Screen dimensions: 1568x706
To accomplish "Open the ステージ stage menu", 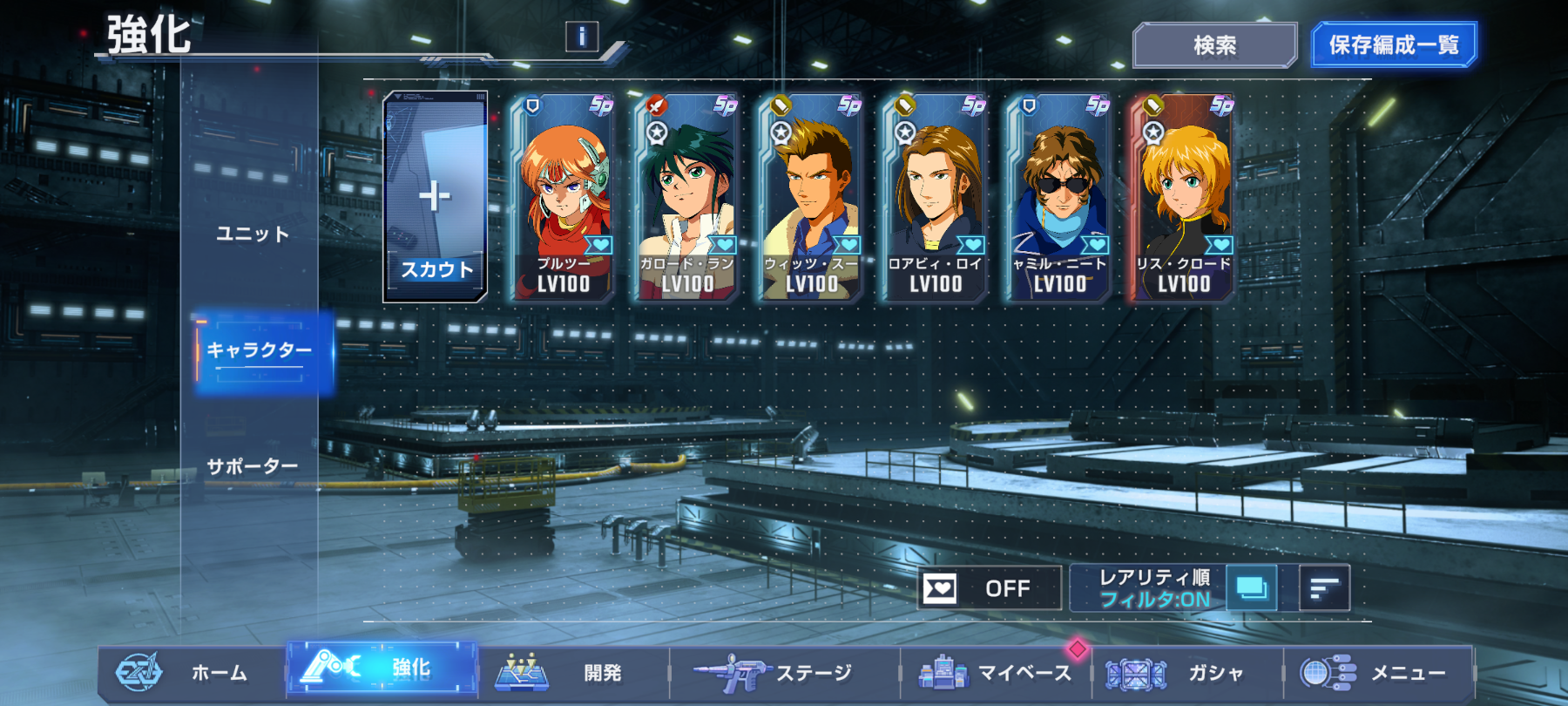I will point(782,672).
